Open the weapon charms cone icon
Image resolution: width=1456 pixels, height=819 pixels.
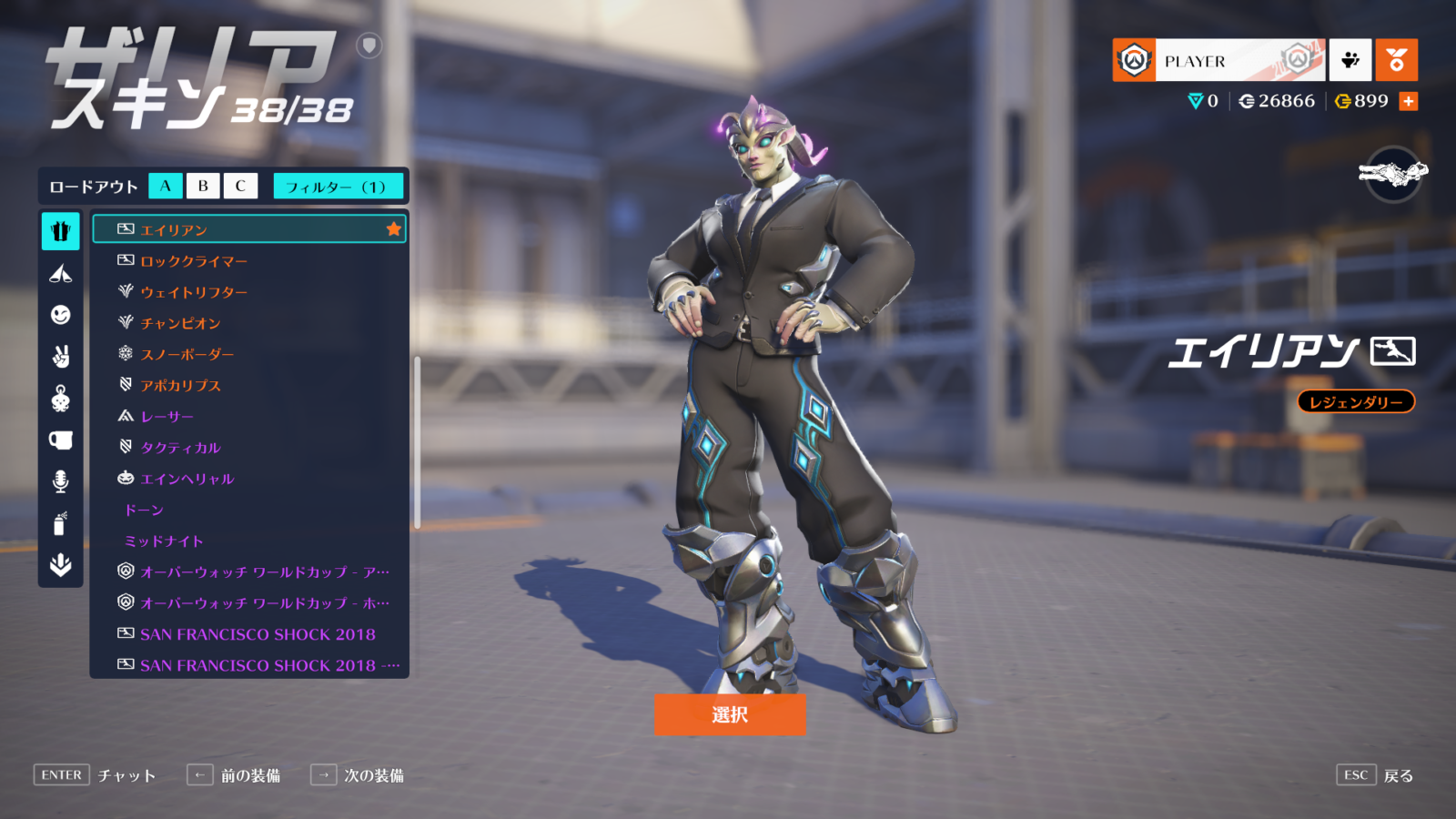click(x=59, y=272)
